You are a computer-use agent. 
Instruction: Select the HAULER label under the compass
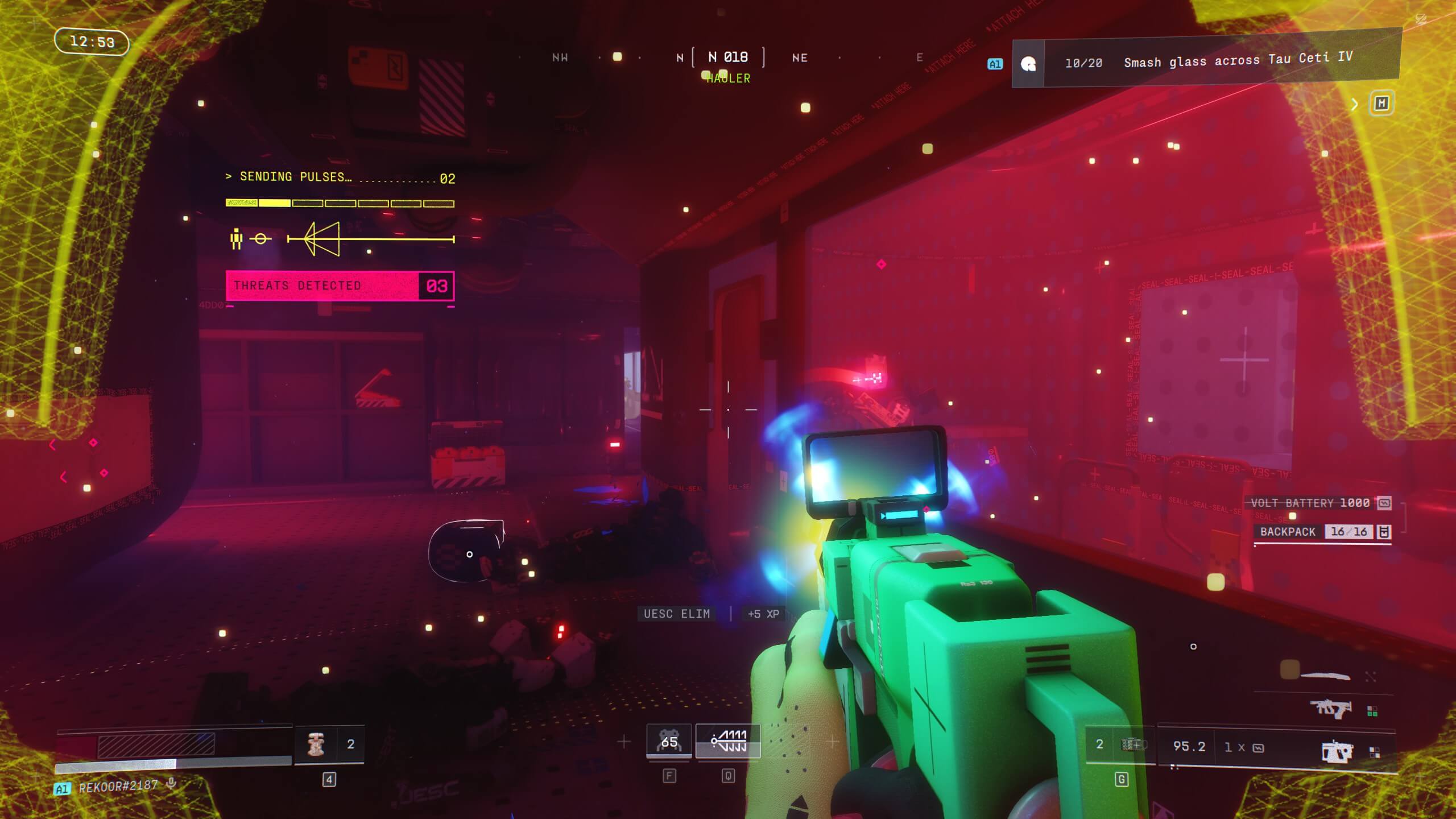[x=728, y=78]
